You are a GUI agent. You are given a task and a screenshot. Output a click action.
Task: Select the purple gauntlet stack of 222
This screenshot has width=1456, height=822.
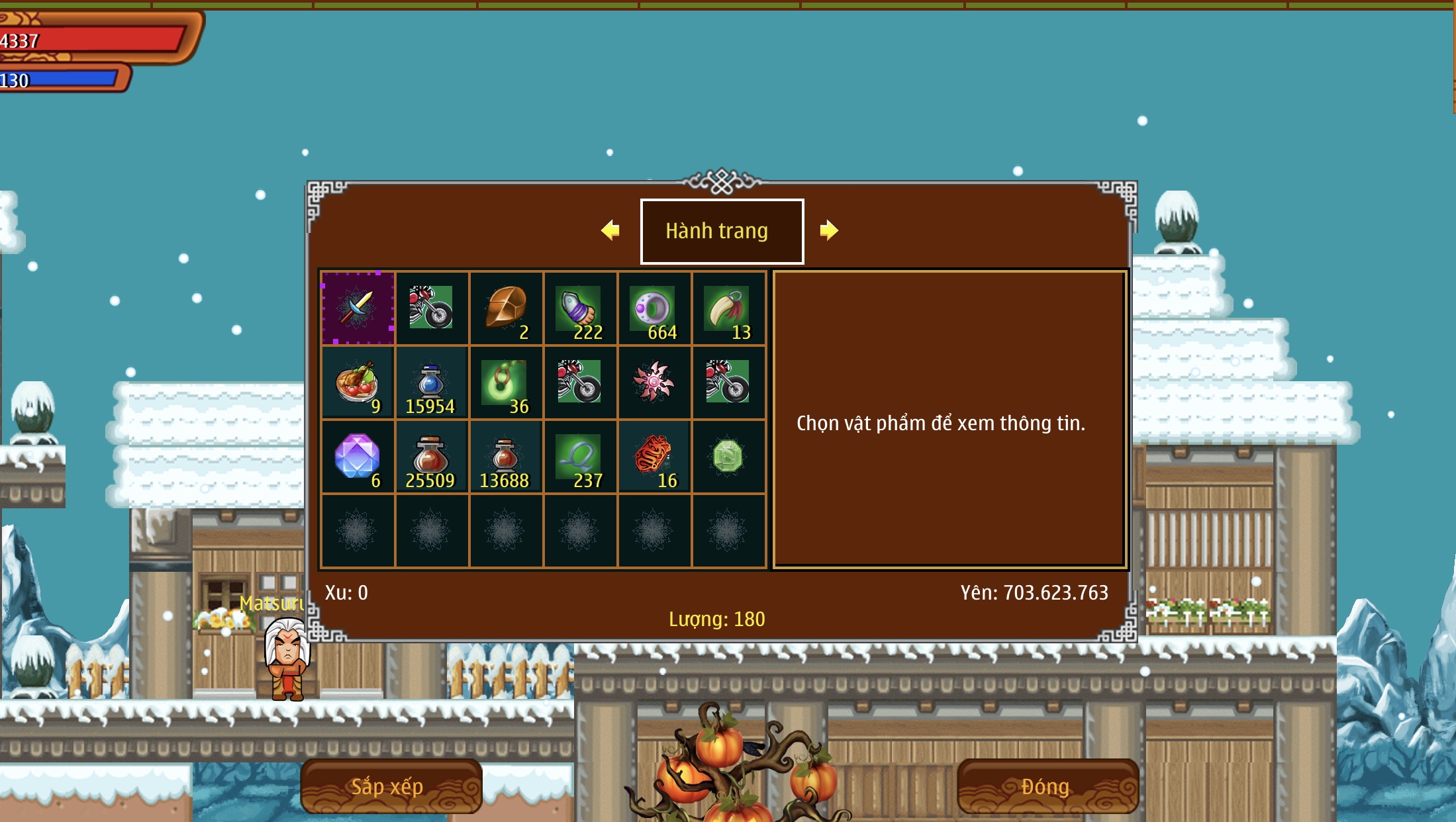click(580, 308)
